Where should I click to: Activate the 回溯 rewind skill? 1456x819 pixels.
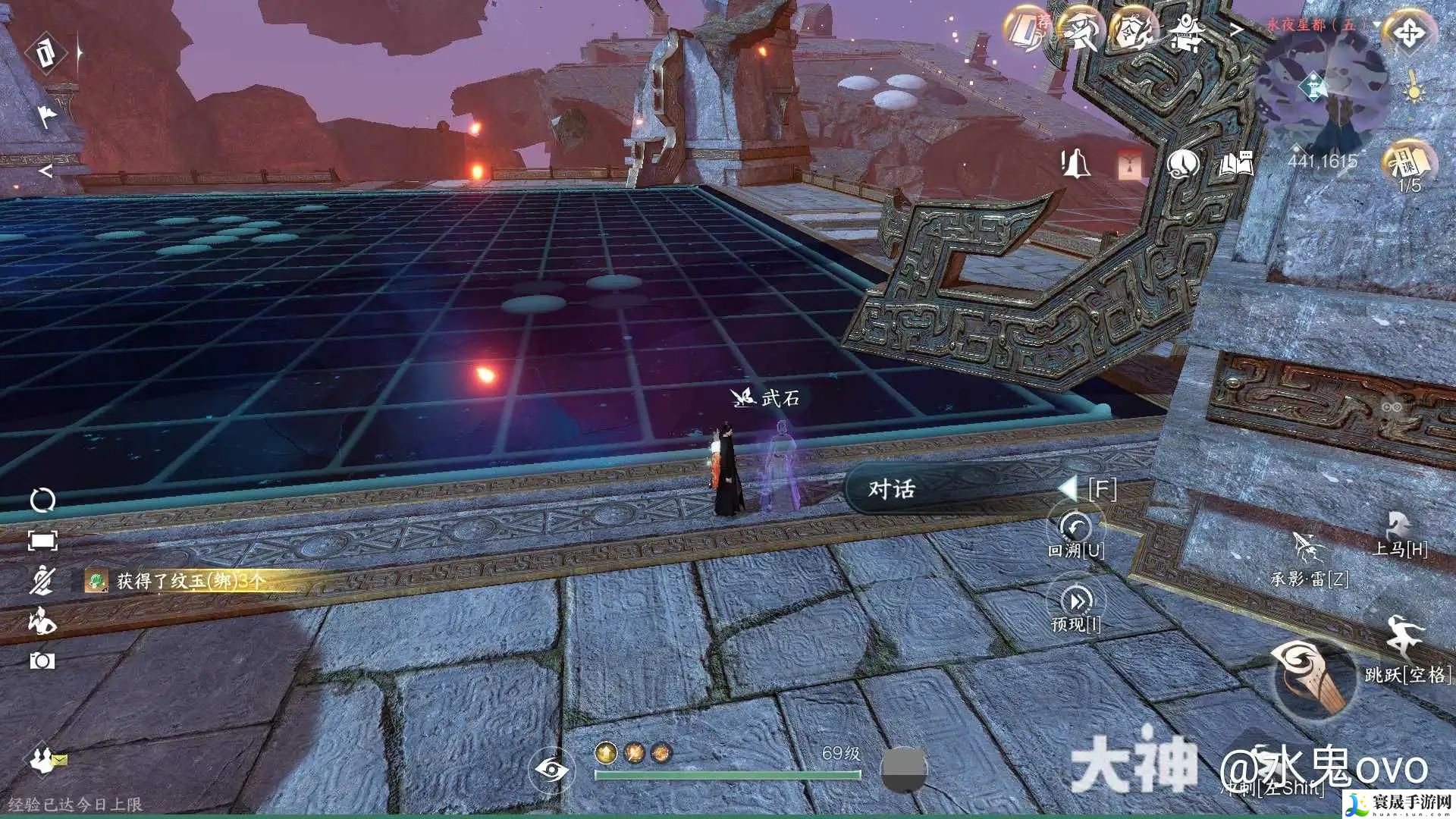[1075, 526]
